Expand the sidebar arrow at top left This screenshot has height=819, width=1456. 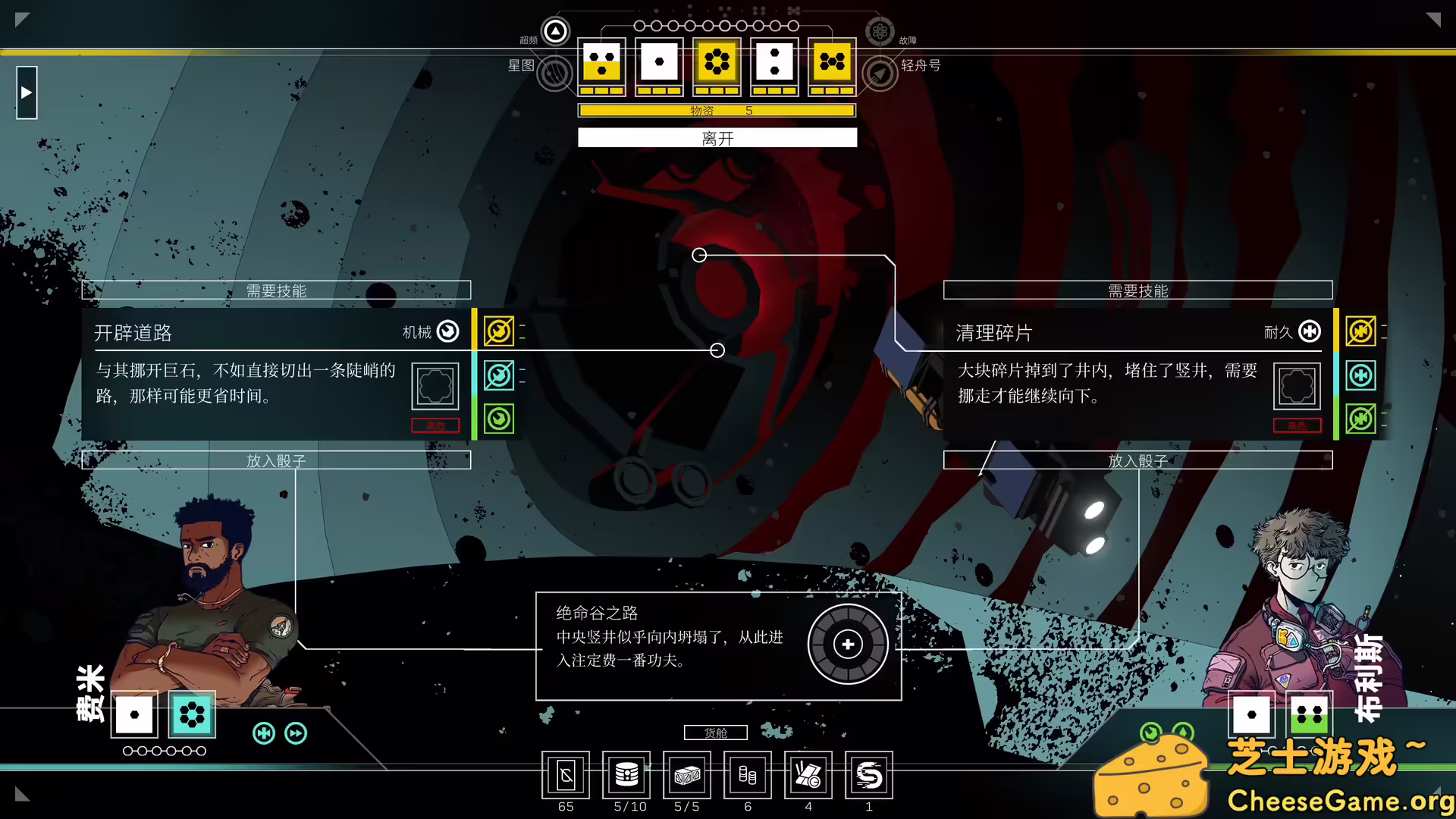[27, 92]
